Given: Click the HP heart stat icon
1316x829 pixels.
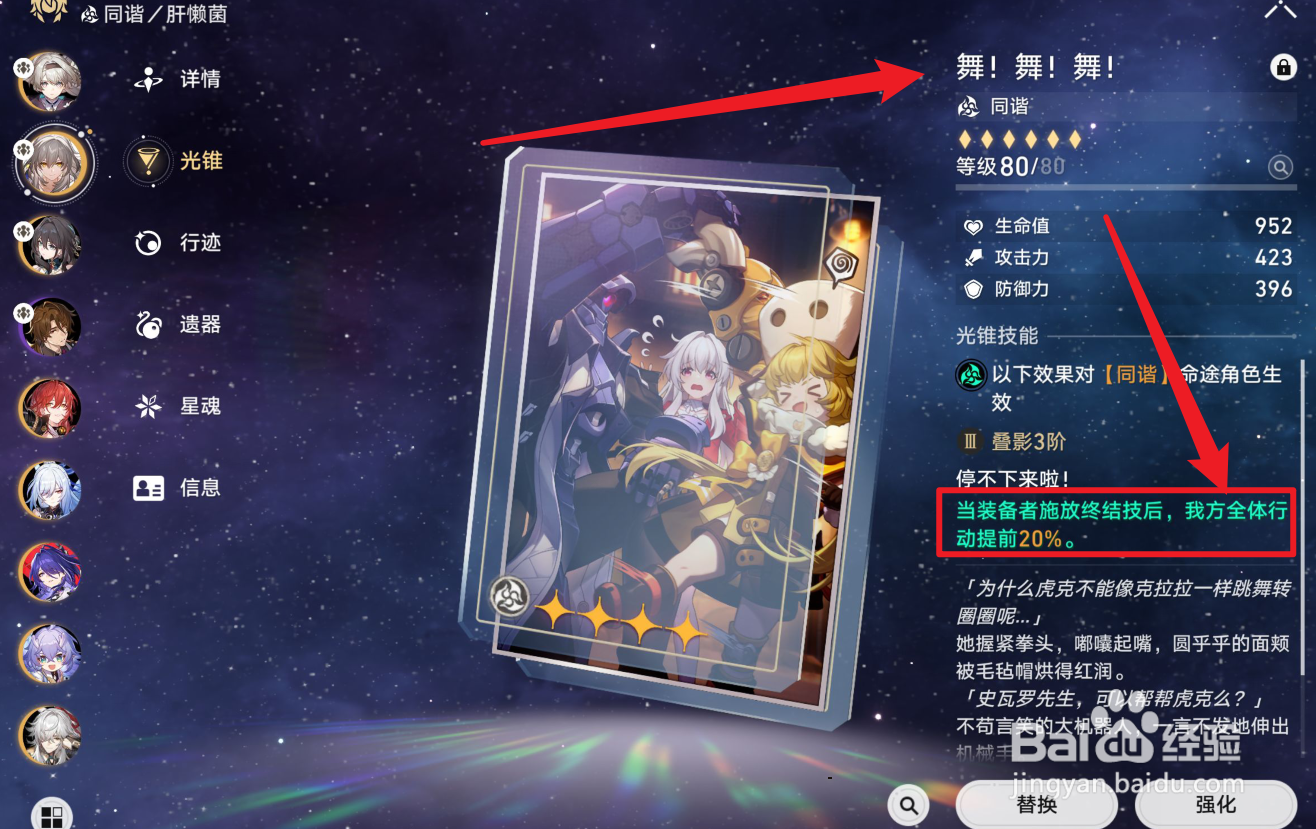Looking at the screenshot, I should point(973,226).
